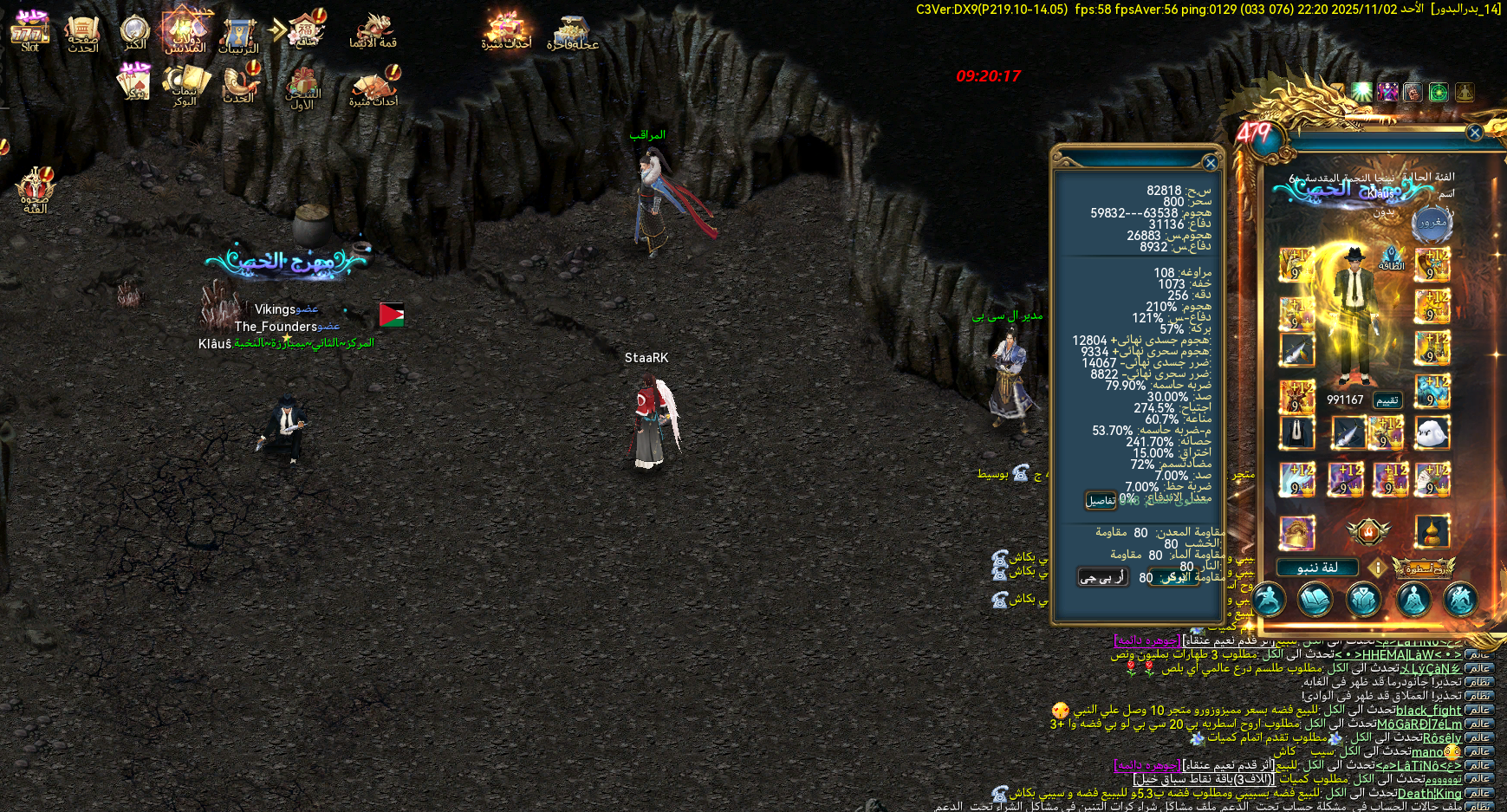The image size is (1507, 812).
Task: Click the details button in stats panel
Action: click(x=1101, y=500)
